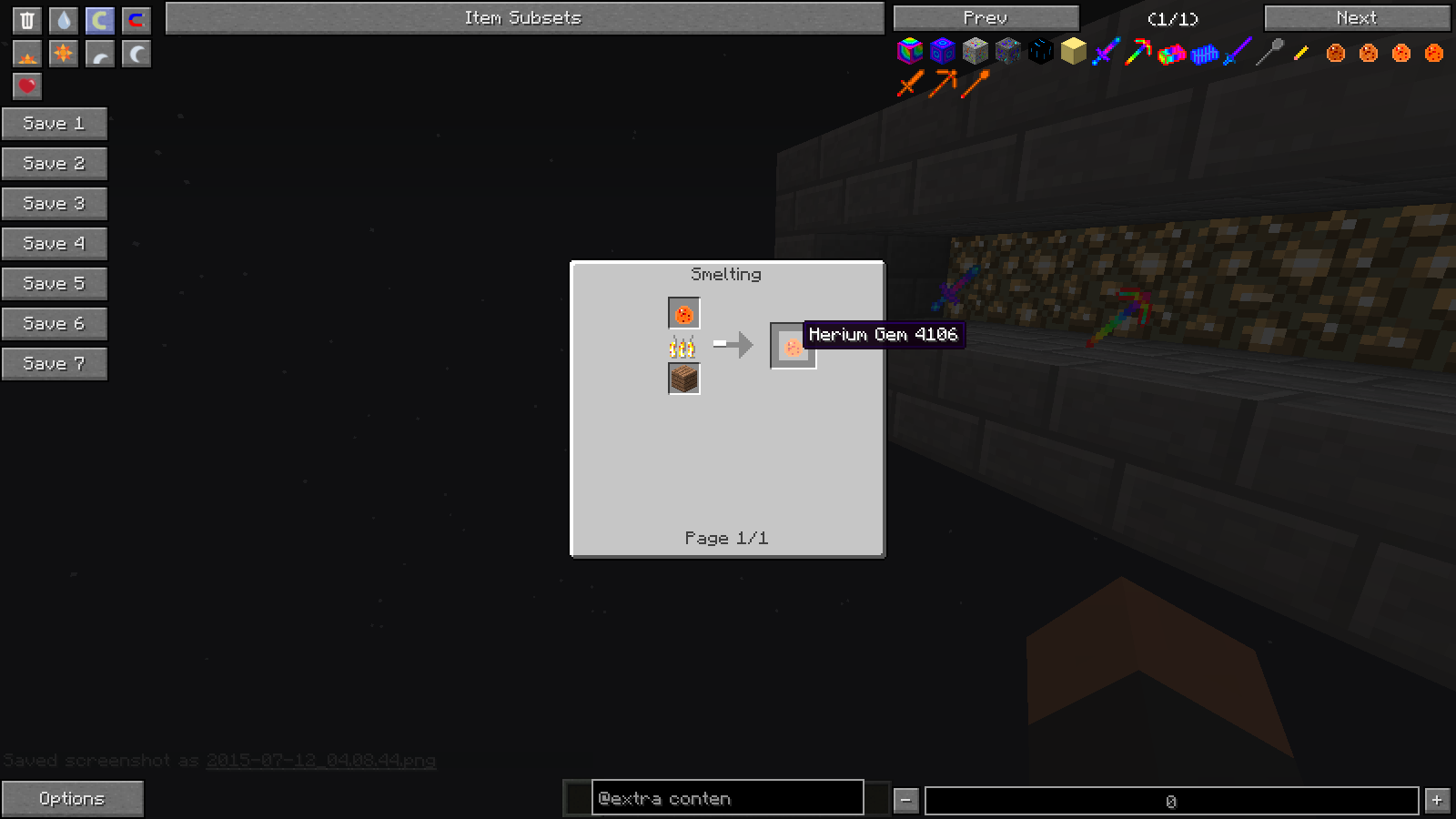This screenshot has width=1456, height=819.
Task: Select the rainbow pickaxe in the item grid
Action: [1137, 53]
